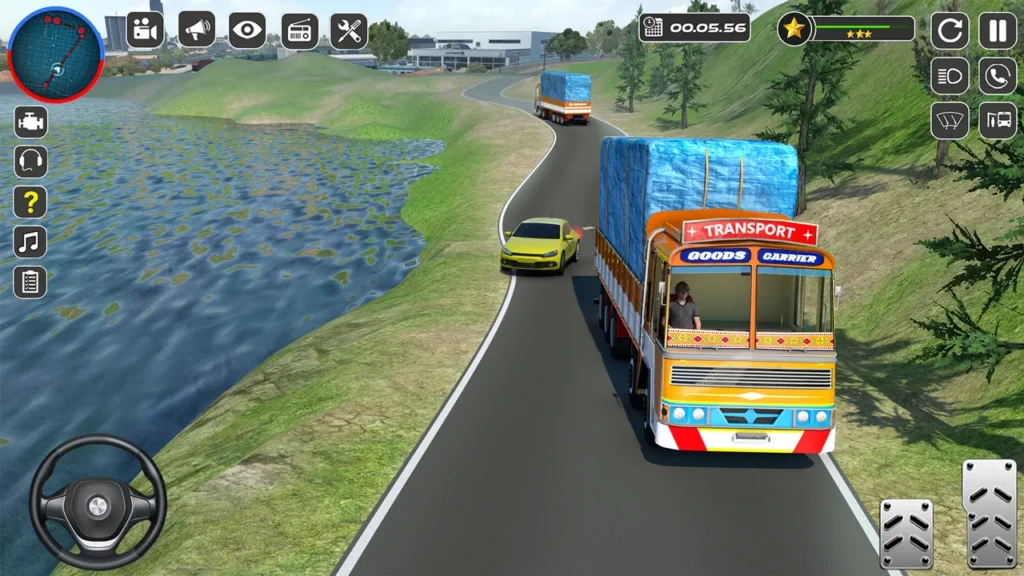Sound the horn using the megaphone button
Image resolution: width=1024 pixels, height=576 pixels.
click(x=197, y=30)
